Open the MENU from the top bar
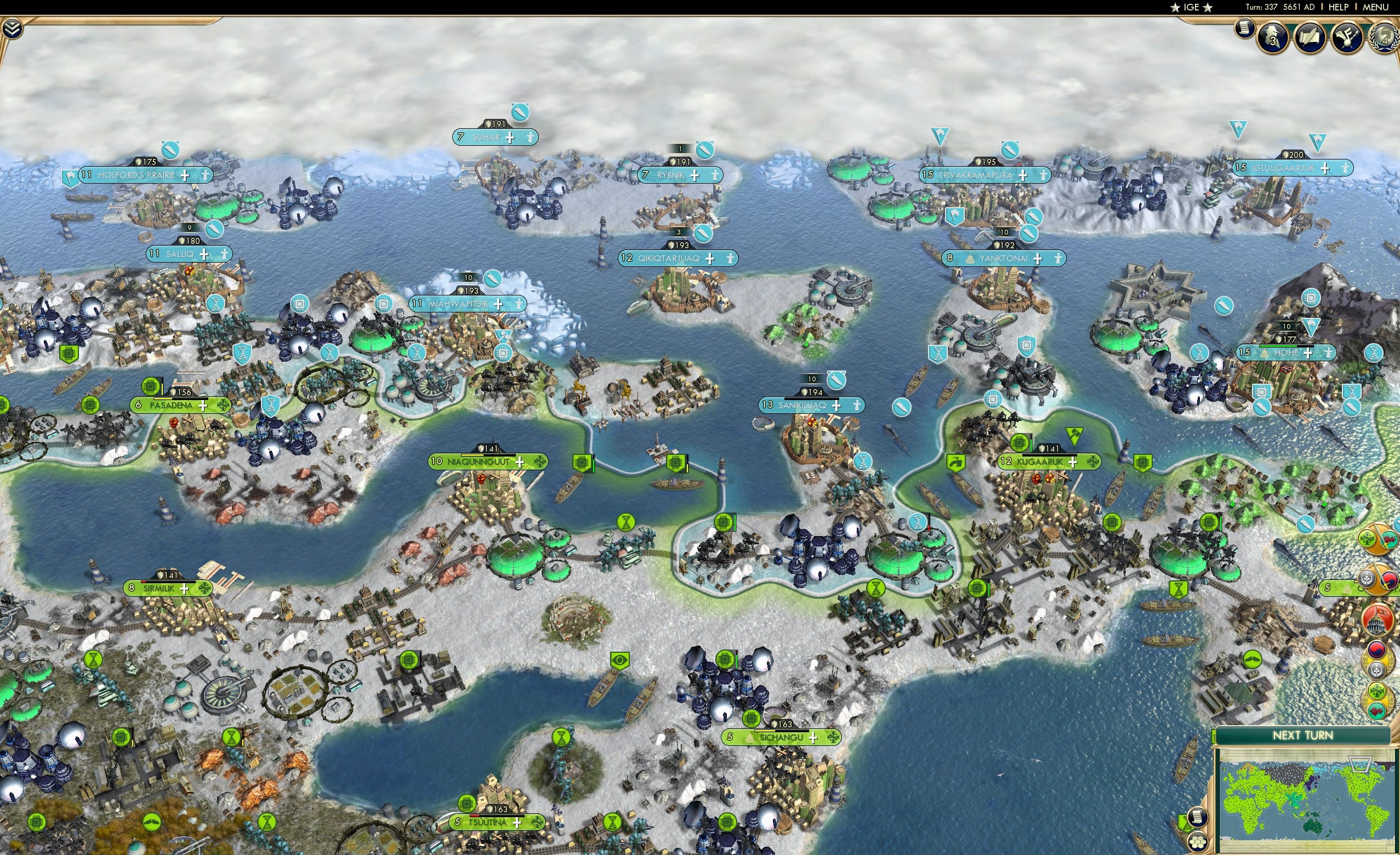1400x855 pixels. tap(1375, 7)
